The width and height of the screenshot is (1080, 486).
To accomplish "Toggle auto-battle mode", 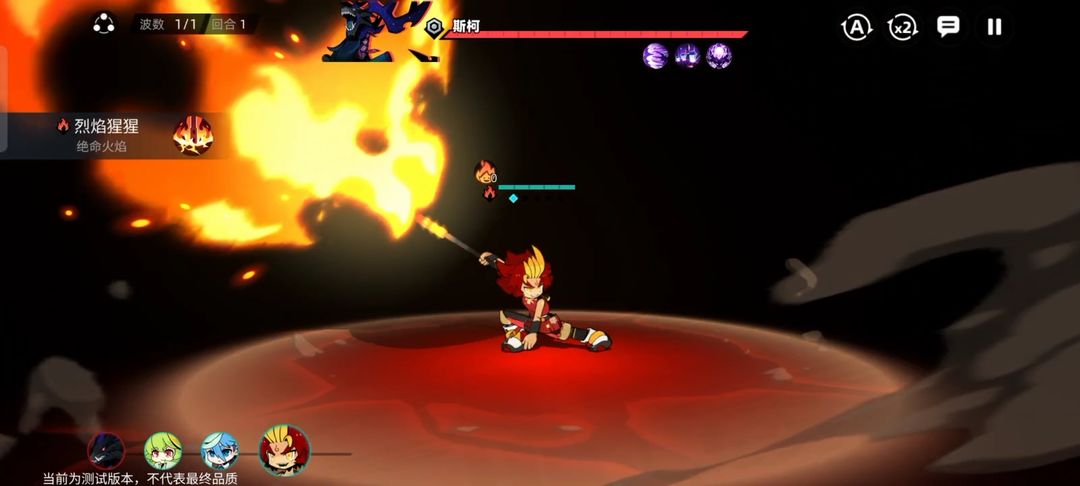I will coord(856,27).
